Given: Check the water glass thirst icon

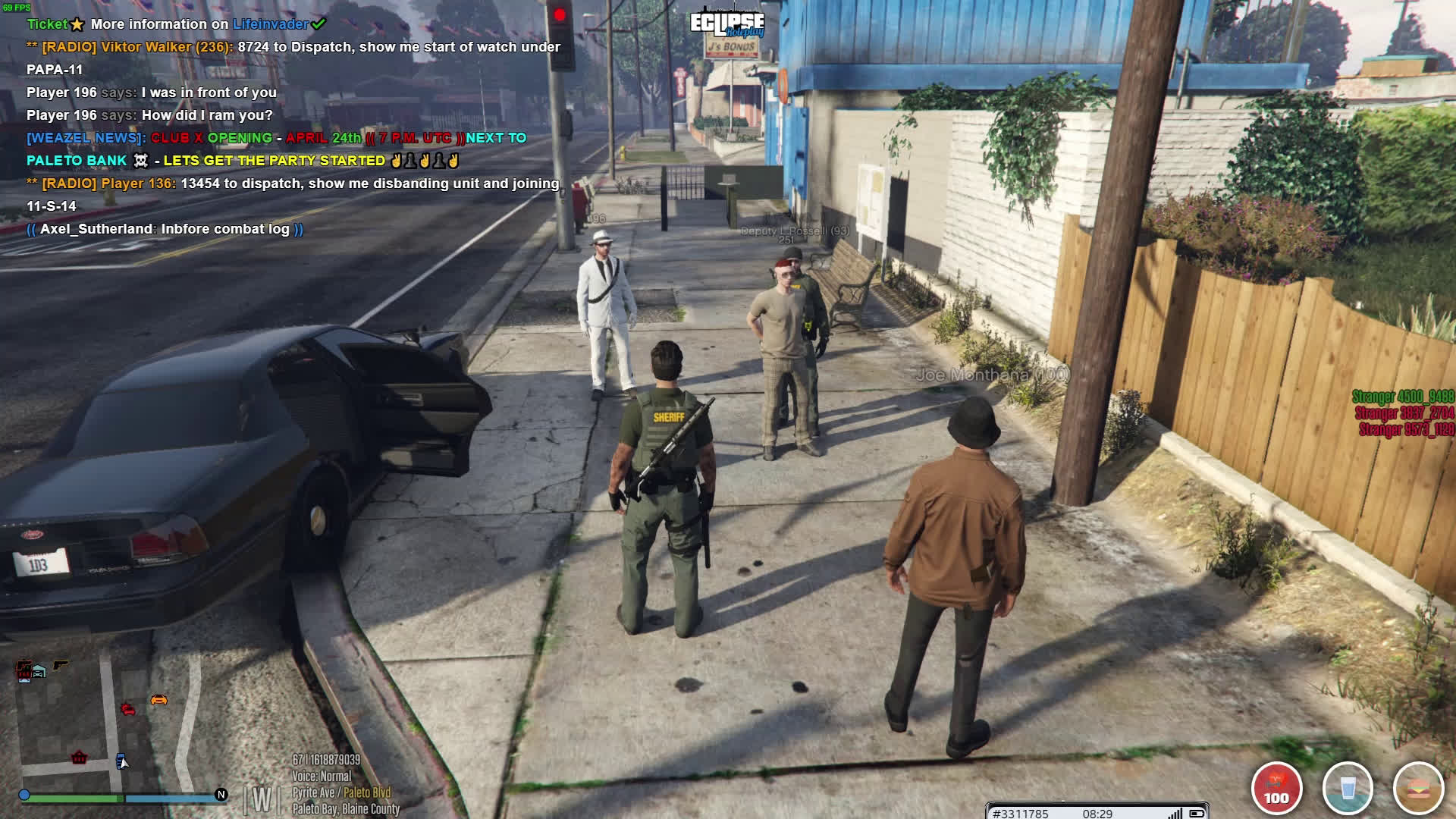Looking at the screenshot, I should (1348, 788).
